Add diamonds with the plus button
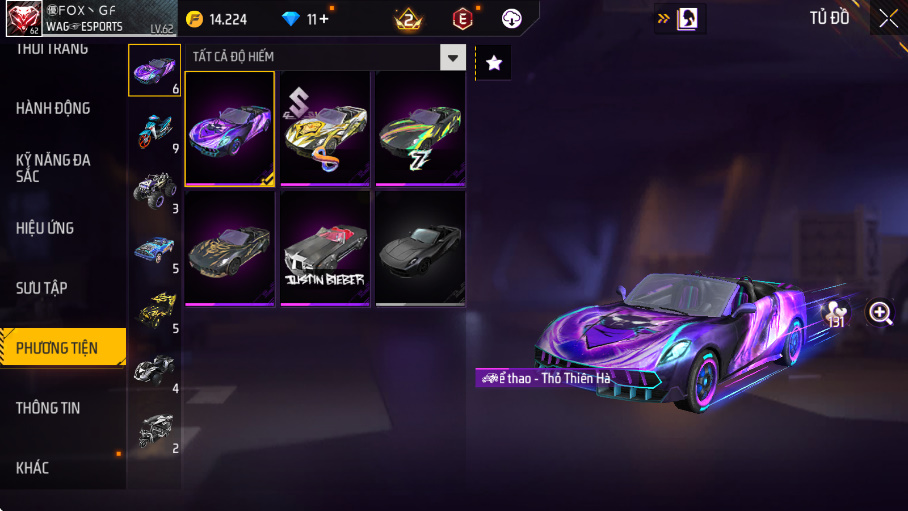Viewport: 908px width, 511px height. (323, 19)
